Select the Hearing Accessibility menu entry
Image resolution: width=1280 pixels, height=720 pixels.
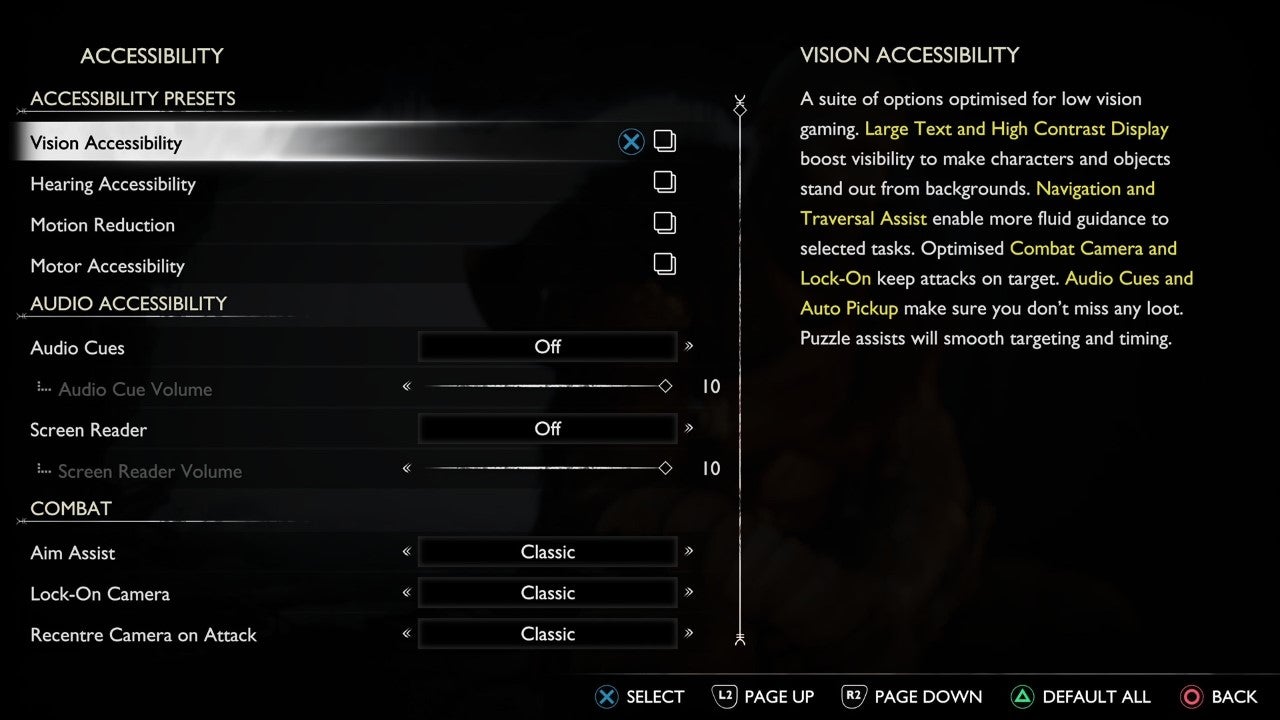(113, 184)
